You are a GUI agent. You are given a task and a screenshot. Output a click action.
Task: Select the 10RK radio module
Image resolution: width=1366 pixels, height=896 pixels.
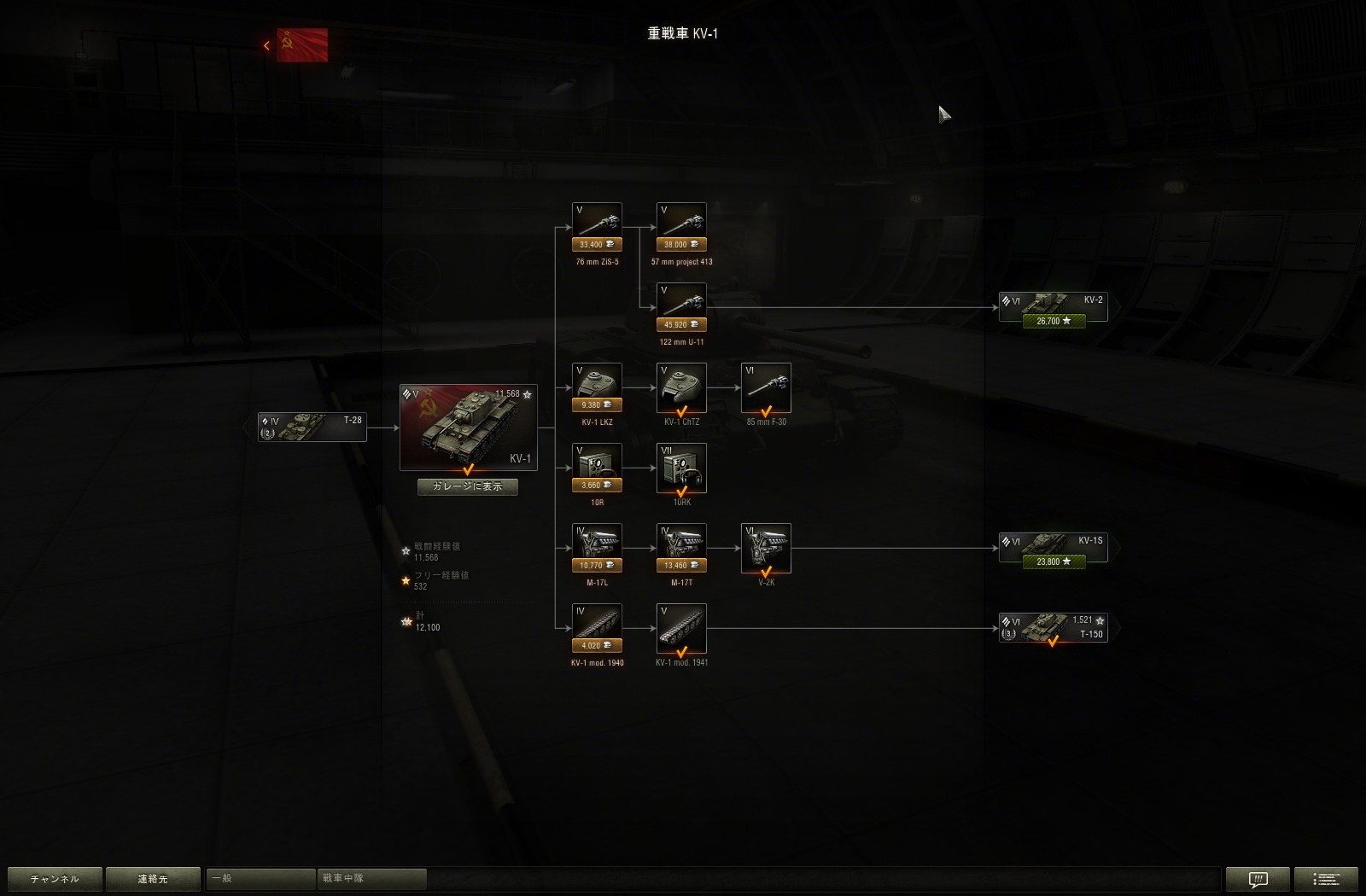click(680, 468)
